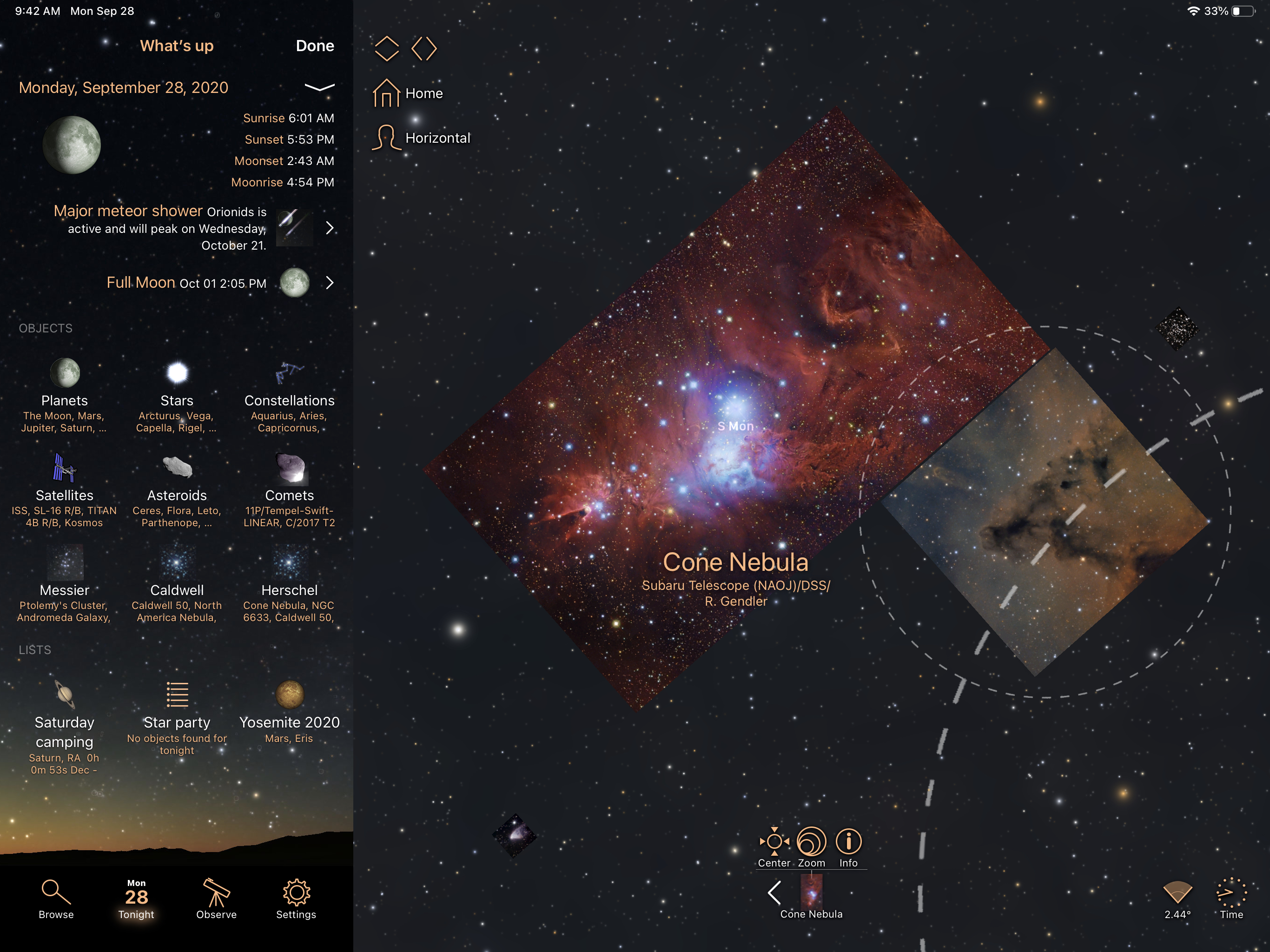This screenshot has height=952, width=1270.
Task: Center the view on Cone Nebula
Action: click(774, 847)
